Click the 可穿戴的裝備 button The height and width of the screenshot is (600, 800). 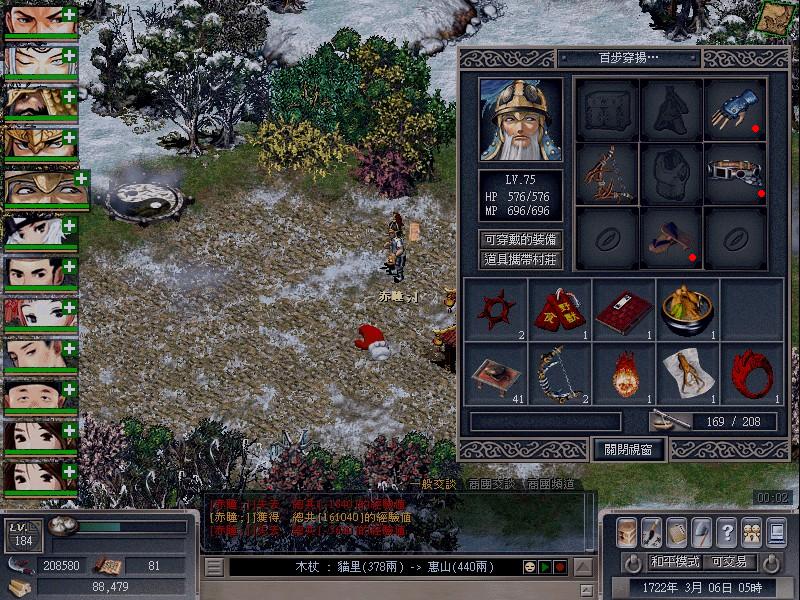tap(520, 240)
